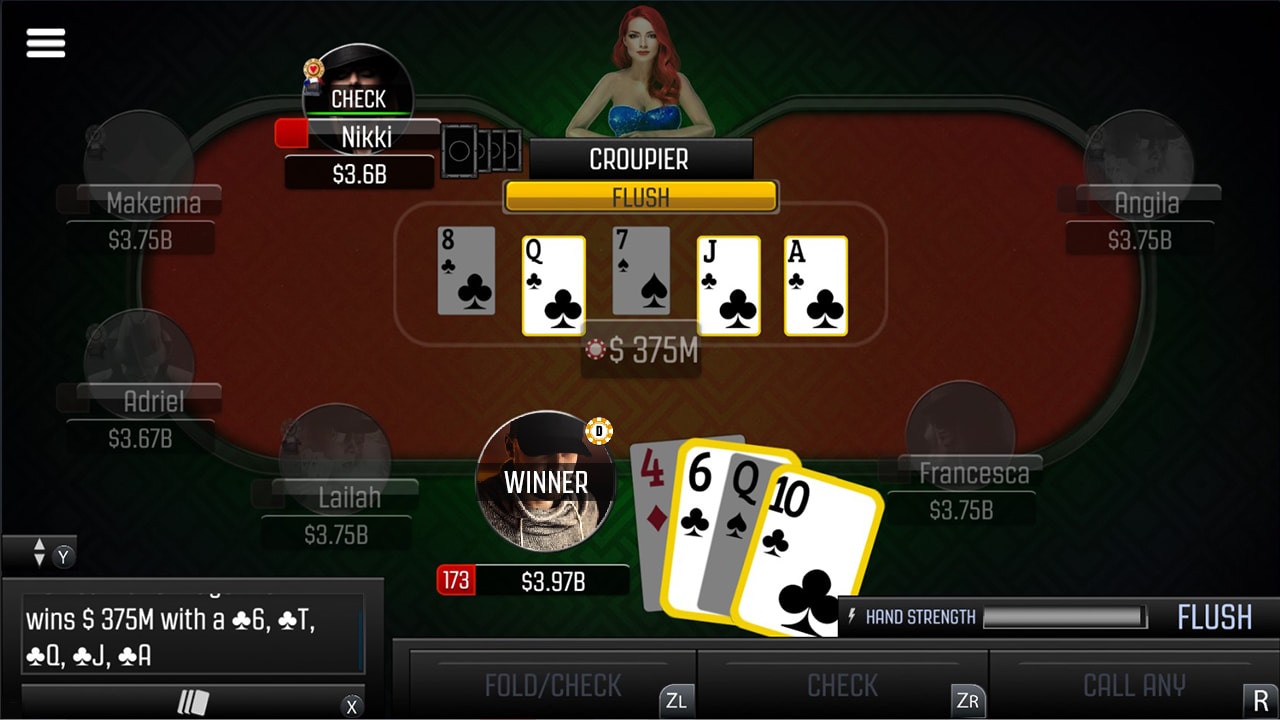
Task: Click the ZL badge on the Fold/Check button
Action: (x=678, y=701)
